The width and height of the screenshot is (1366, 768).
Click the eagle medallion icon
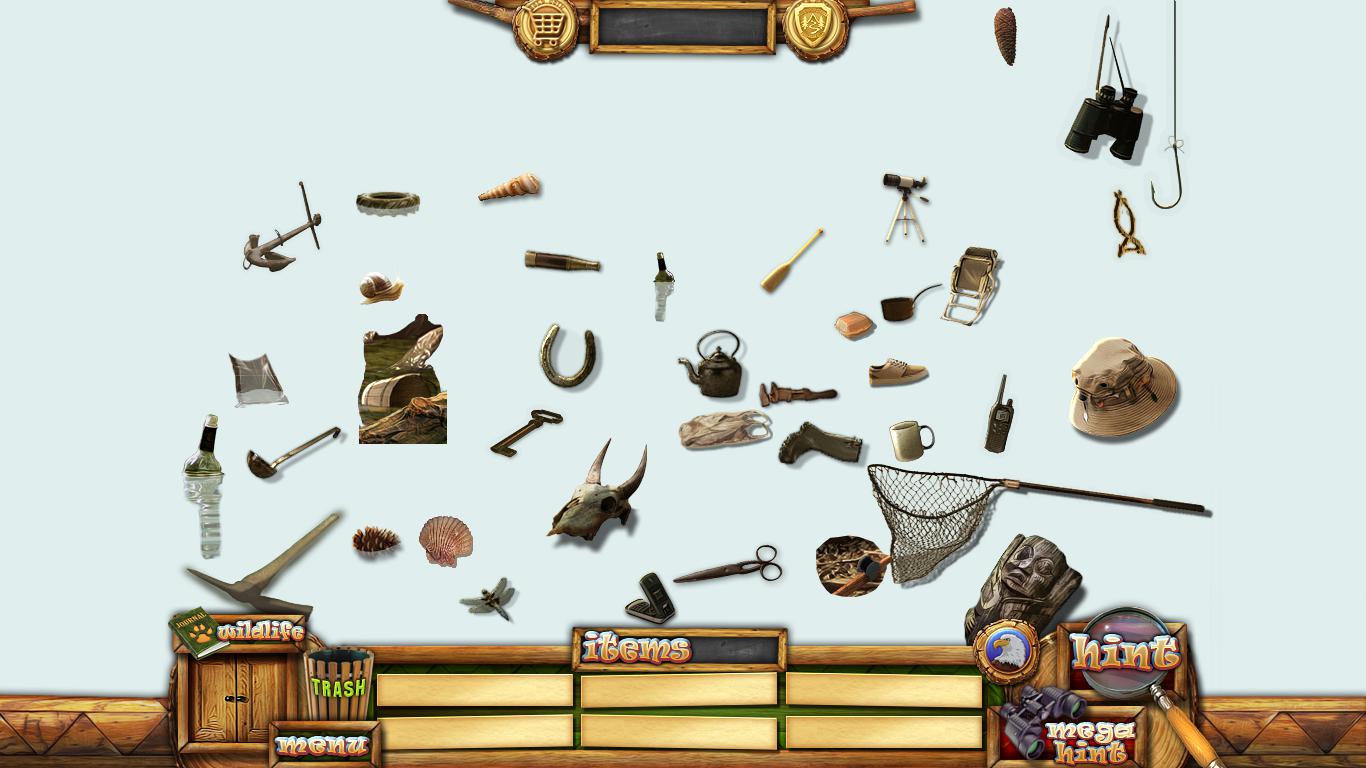tap(1004, 651)
